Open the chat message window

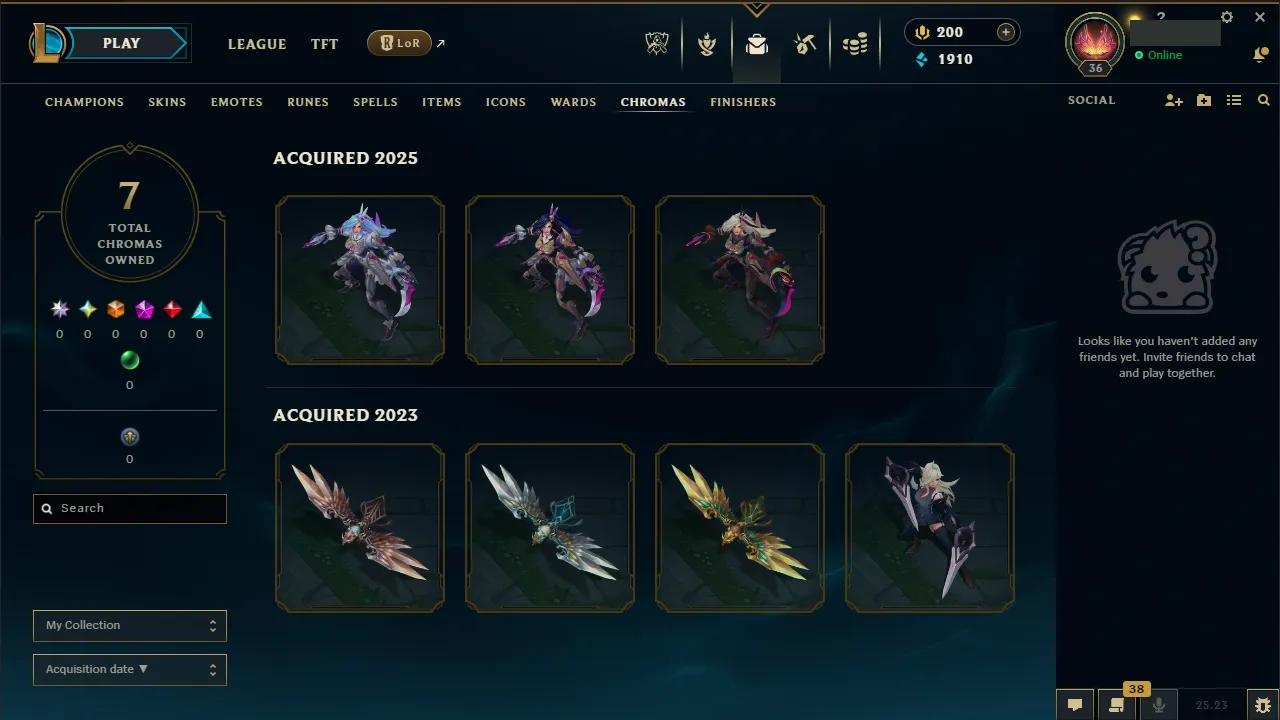point(1075,705)
